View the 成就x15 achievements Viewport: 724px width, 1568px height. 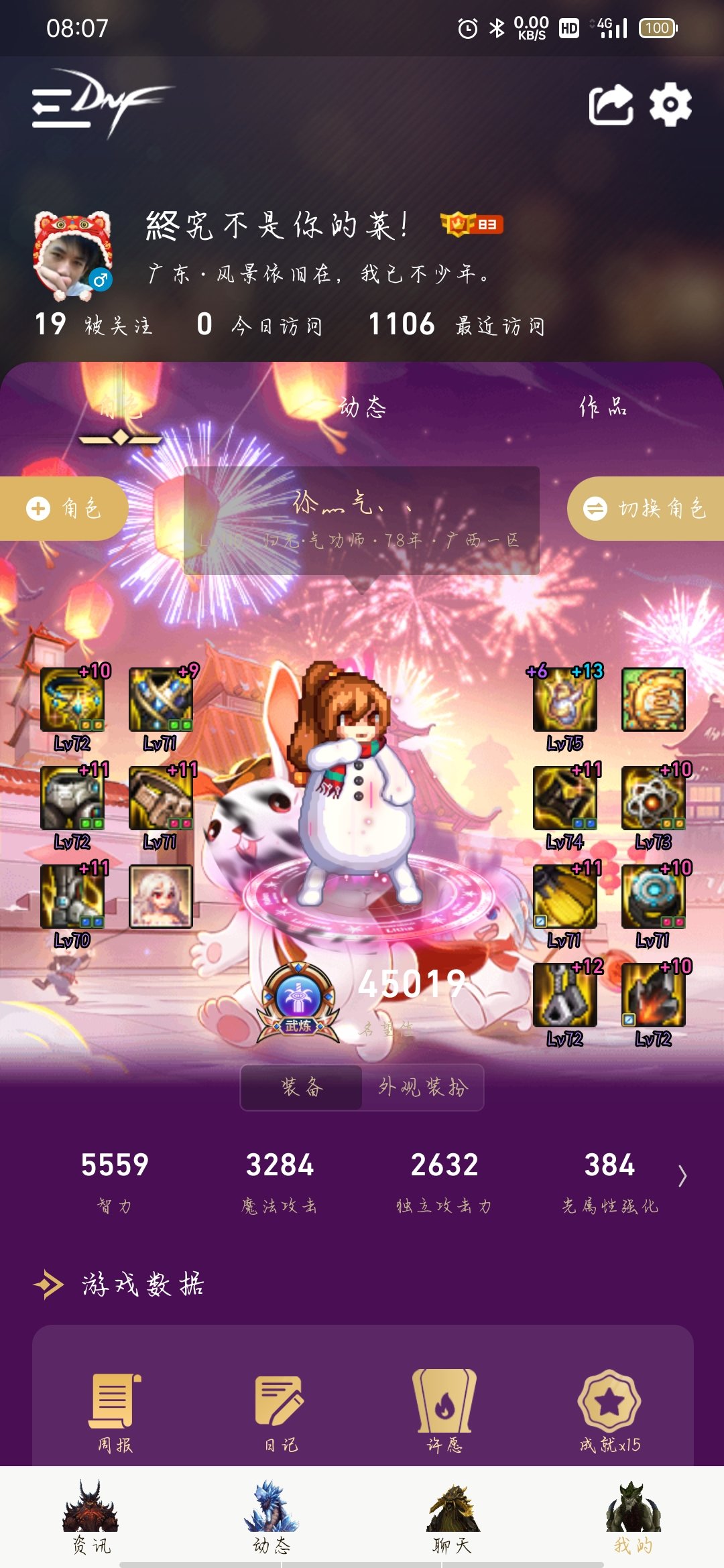point(609,1411)
